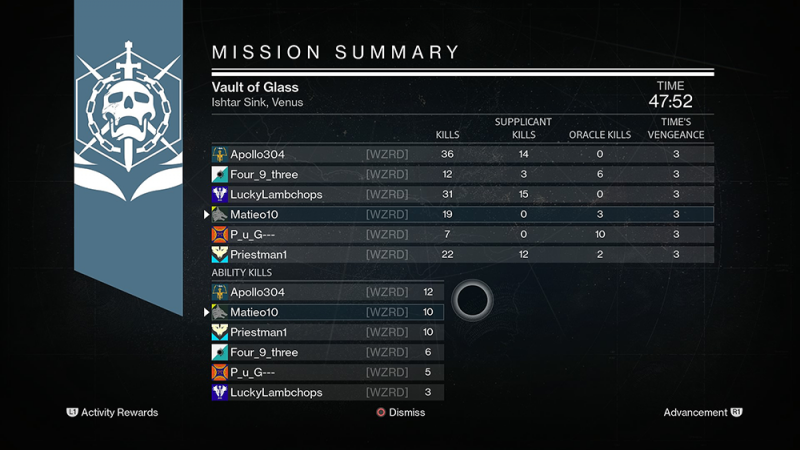The width and height of the screenshot is (800, 450).
Task: Open the Activity Rewards page
Action: click(x=112, y=412)
